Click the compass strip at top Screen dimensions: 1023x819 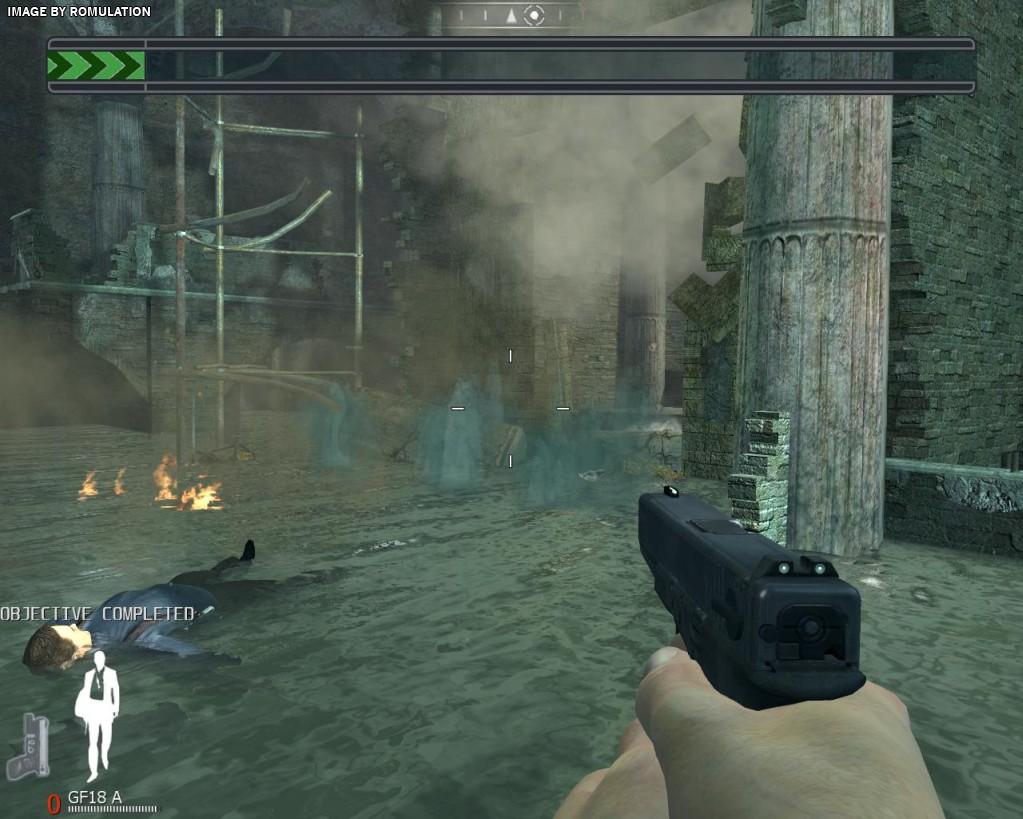(510, 15)
